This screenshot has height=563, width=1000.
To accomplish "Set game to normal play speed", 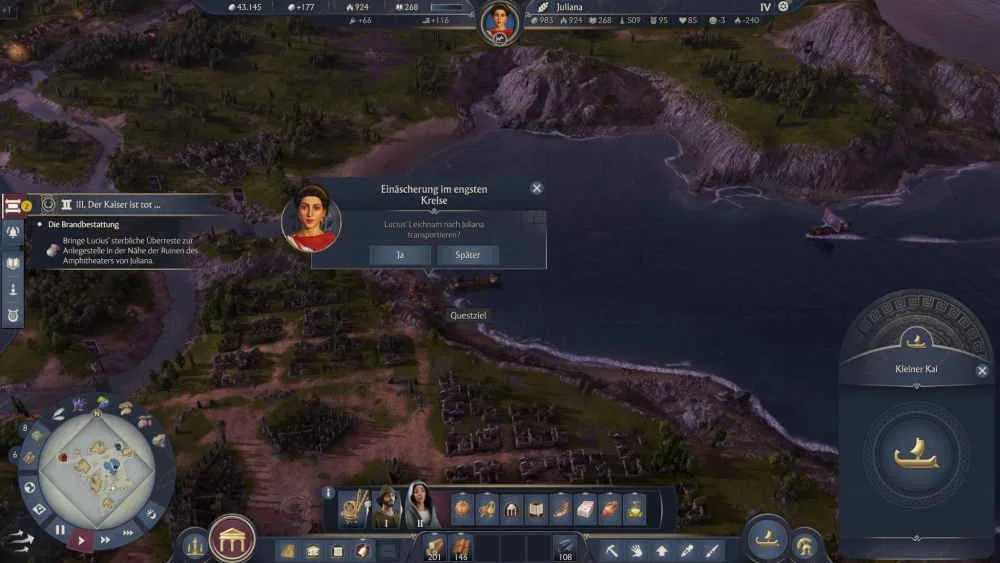I will coord(82,540).
